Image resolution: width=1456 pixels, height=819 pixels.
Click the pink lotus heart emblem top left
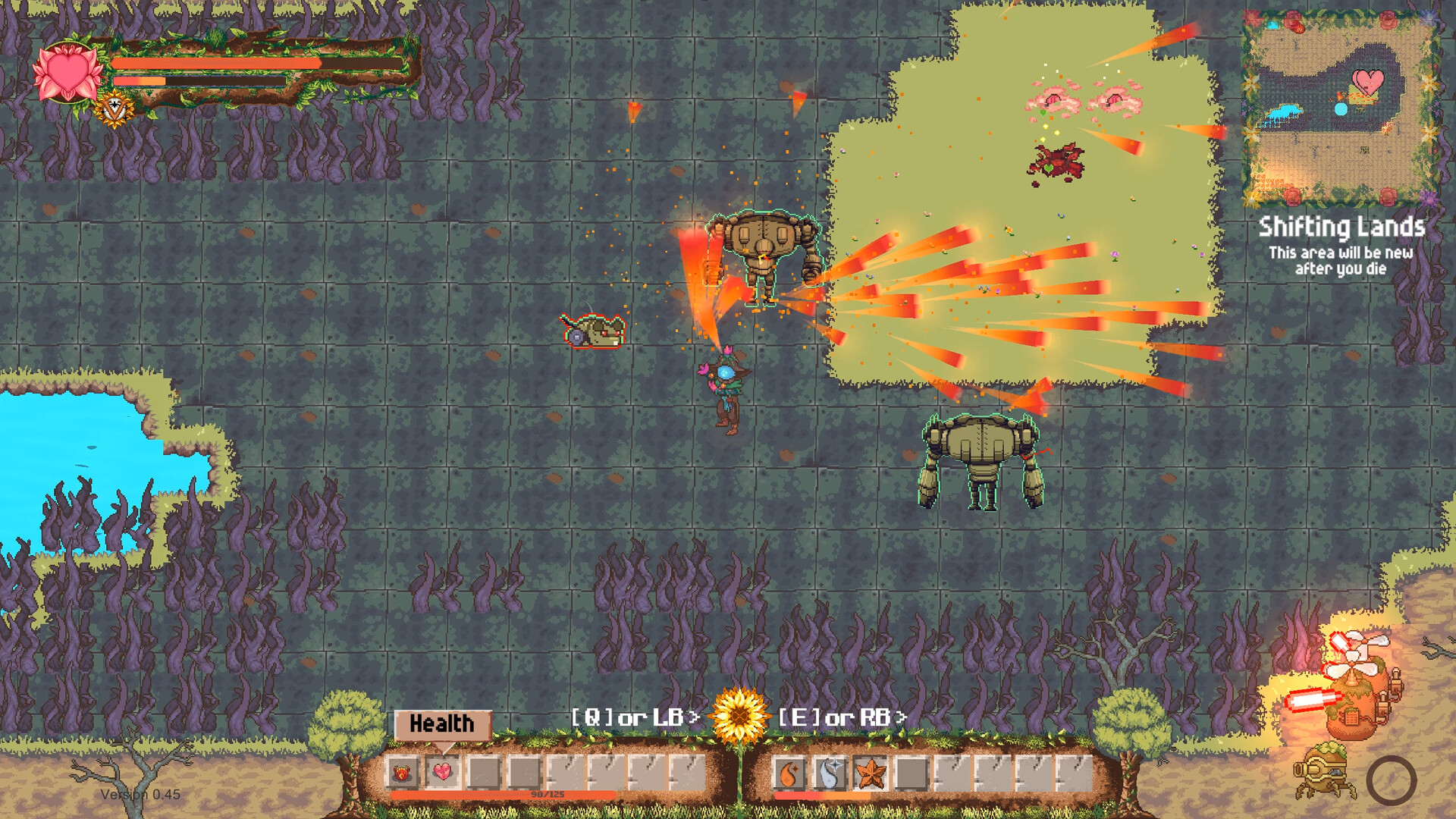coord(67,72)
